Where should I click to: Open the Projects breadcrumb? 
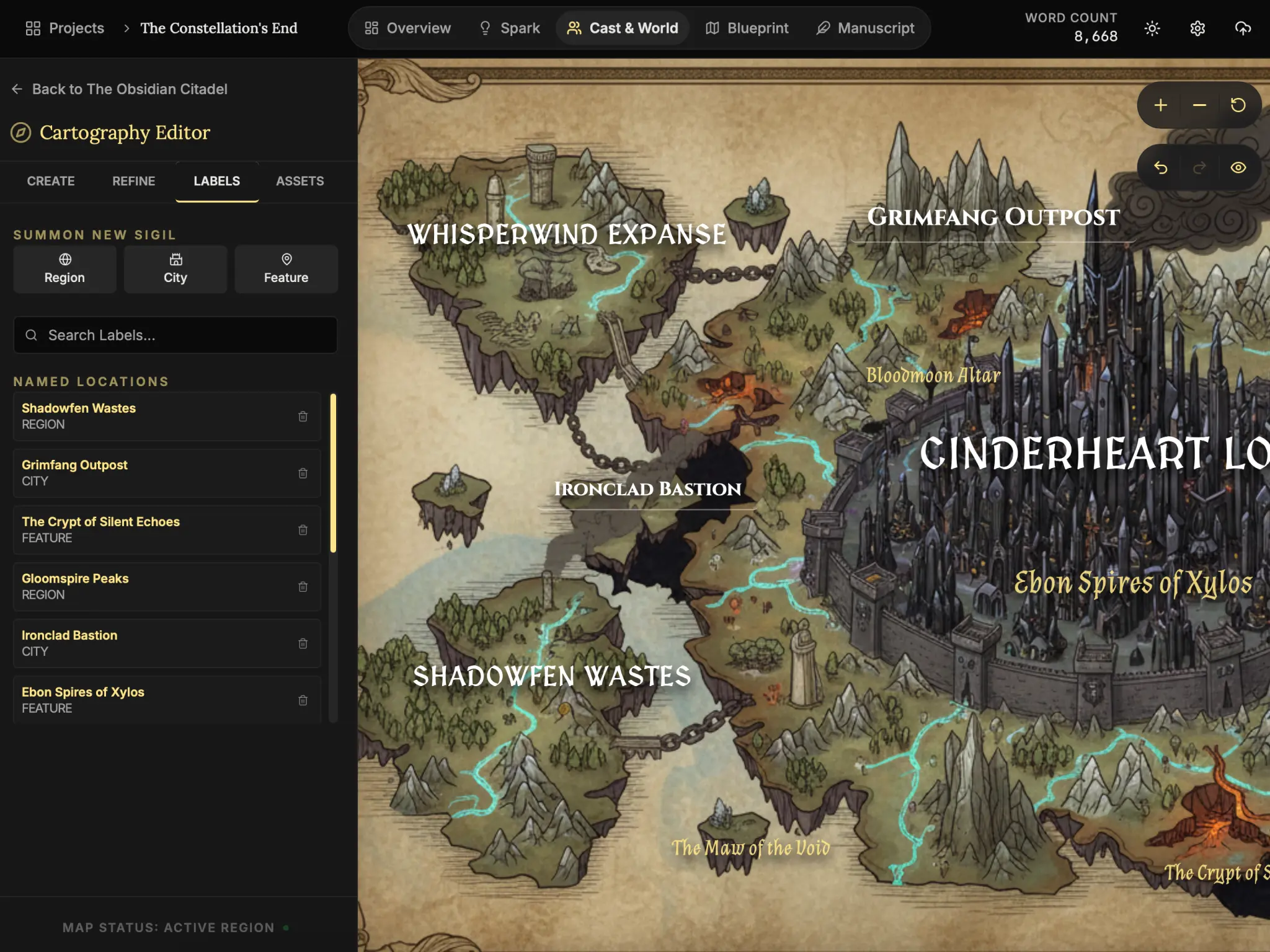pos(65,29)
